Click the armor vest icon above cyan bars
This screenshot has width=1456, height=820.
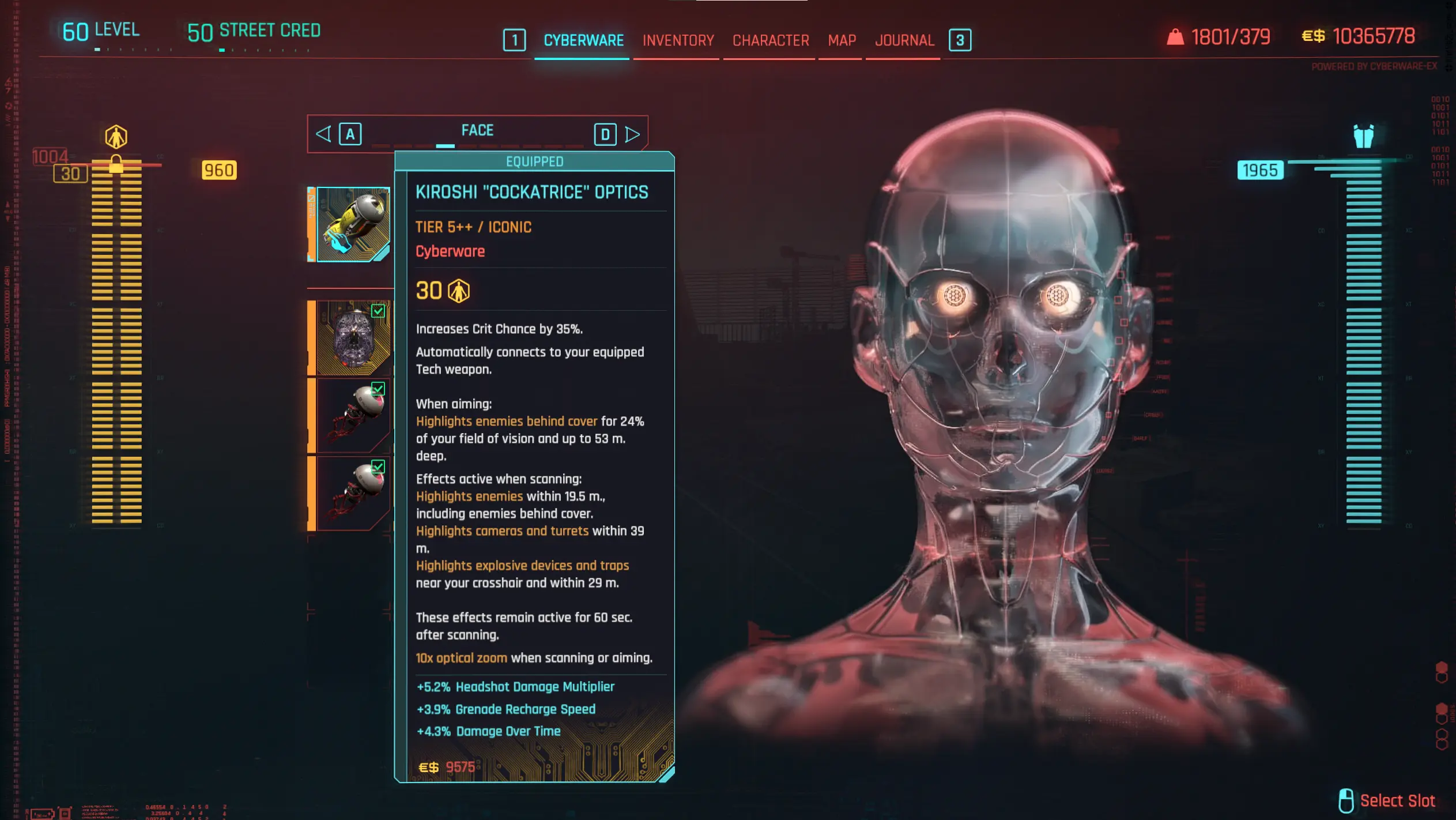(x=1363, y=137)
